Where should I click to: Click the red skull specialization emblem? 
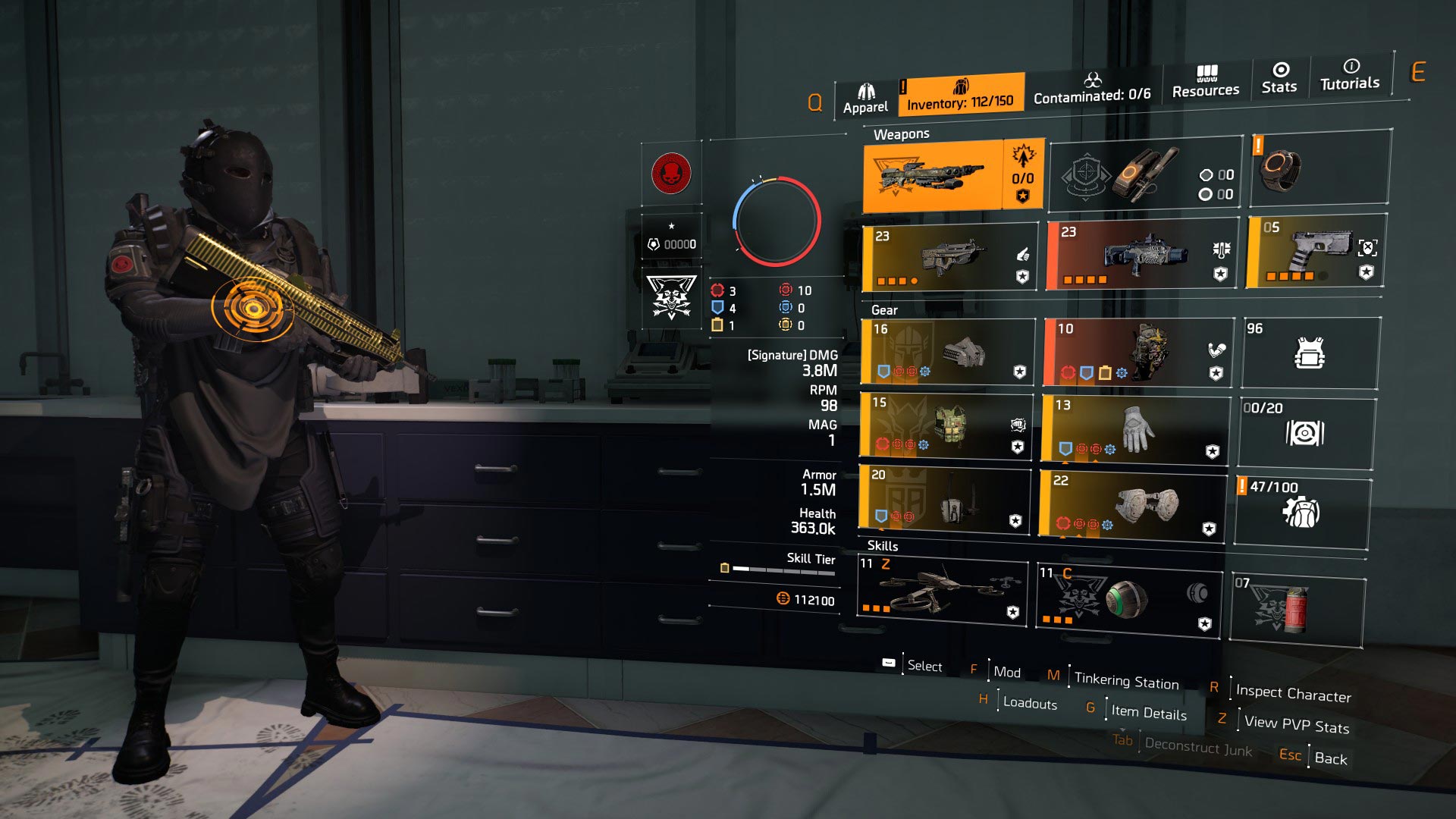tap(671, 174)
